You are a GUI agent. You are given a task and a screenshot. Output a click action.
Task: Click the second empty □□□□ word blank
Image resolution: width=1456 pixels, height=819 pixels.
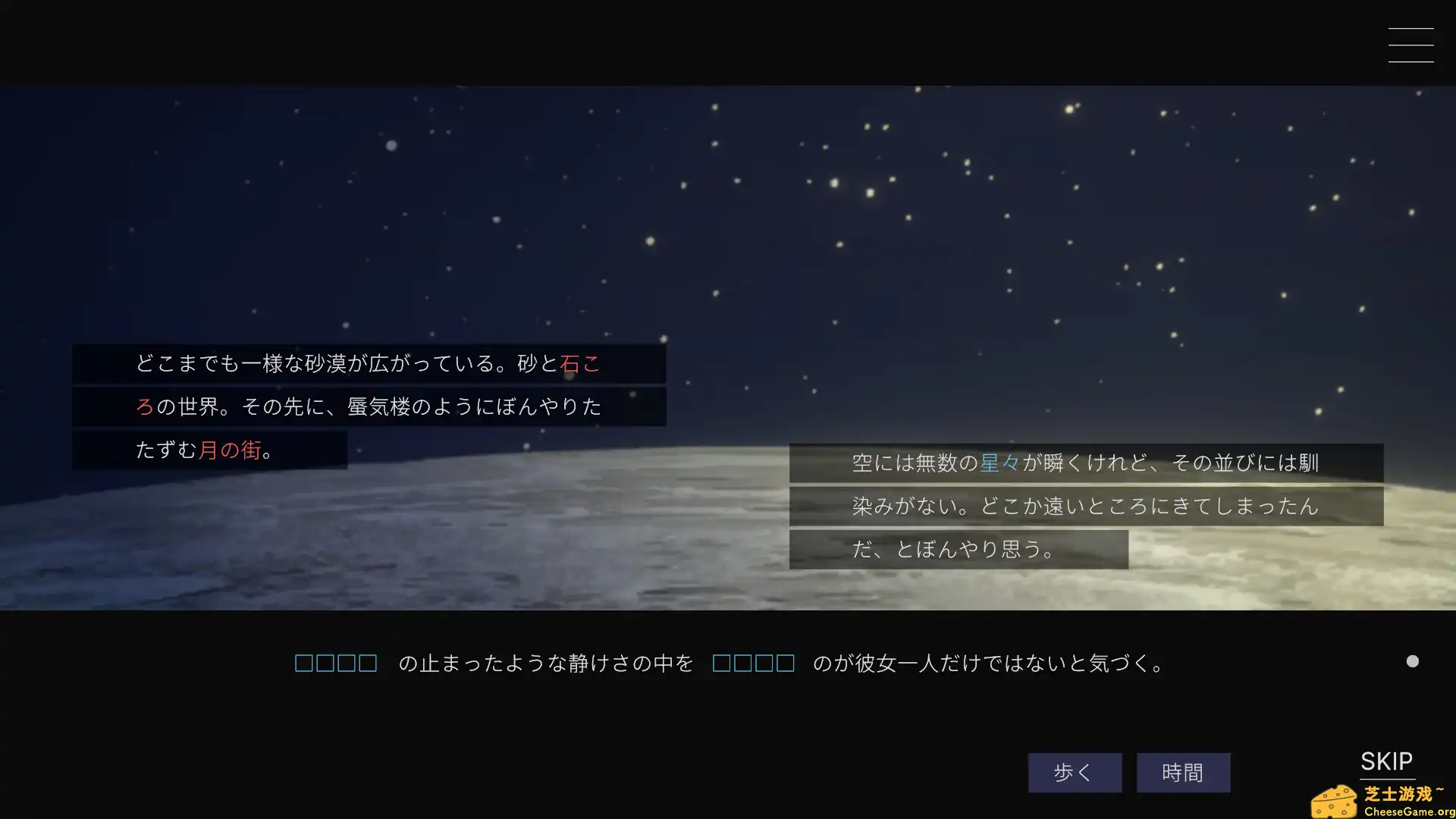coord(753,663)
